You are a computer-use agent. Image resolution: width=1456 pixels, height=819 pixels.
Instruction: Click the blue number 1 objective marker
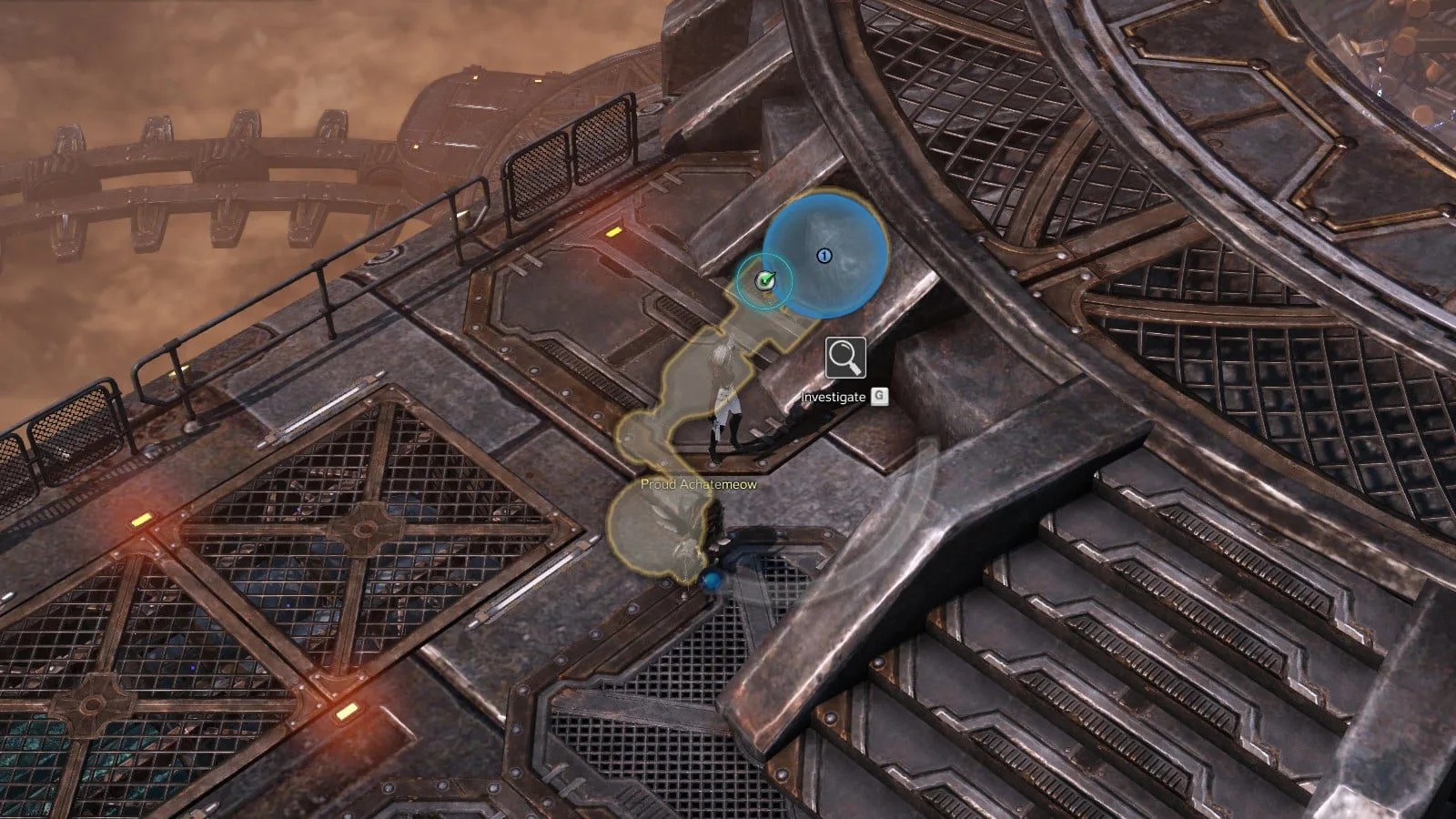click(x=824, y=256)
